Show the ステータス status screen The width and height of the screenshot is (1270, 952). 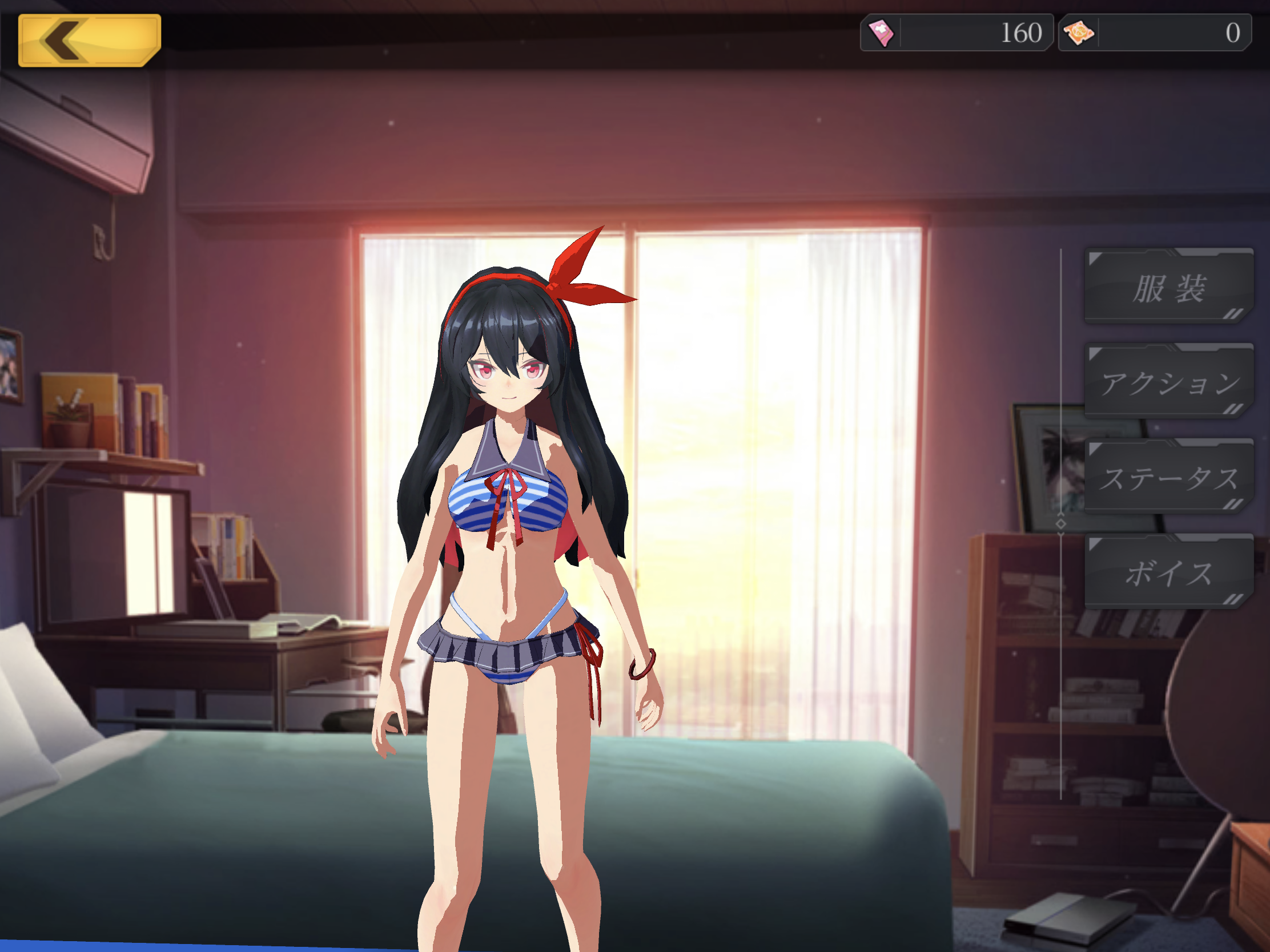1168,478
